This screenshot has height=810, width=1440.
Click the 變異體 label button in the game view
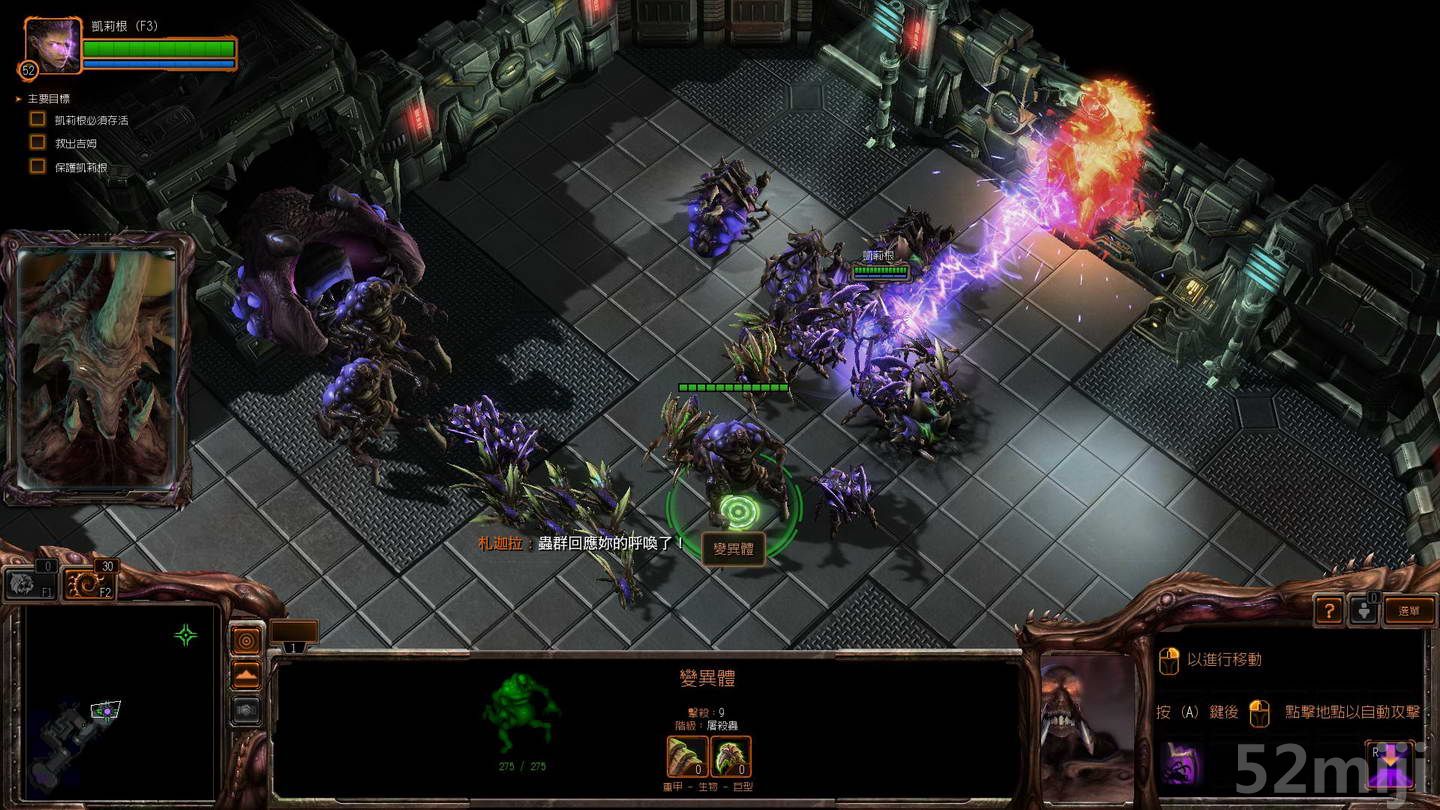point(733,549)
